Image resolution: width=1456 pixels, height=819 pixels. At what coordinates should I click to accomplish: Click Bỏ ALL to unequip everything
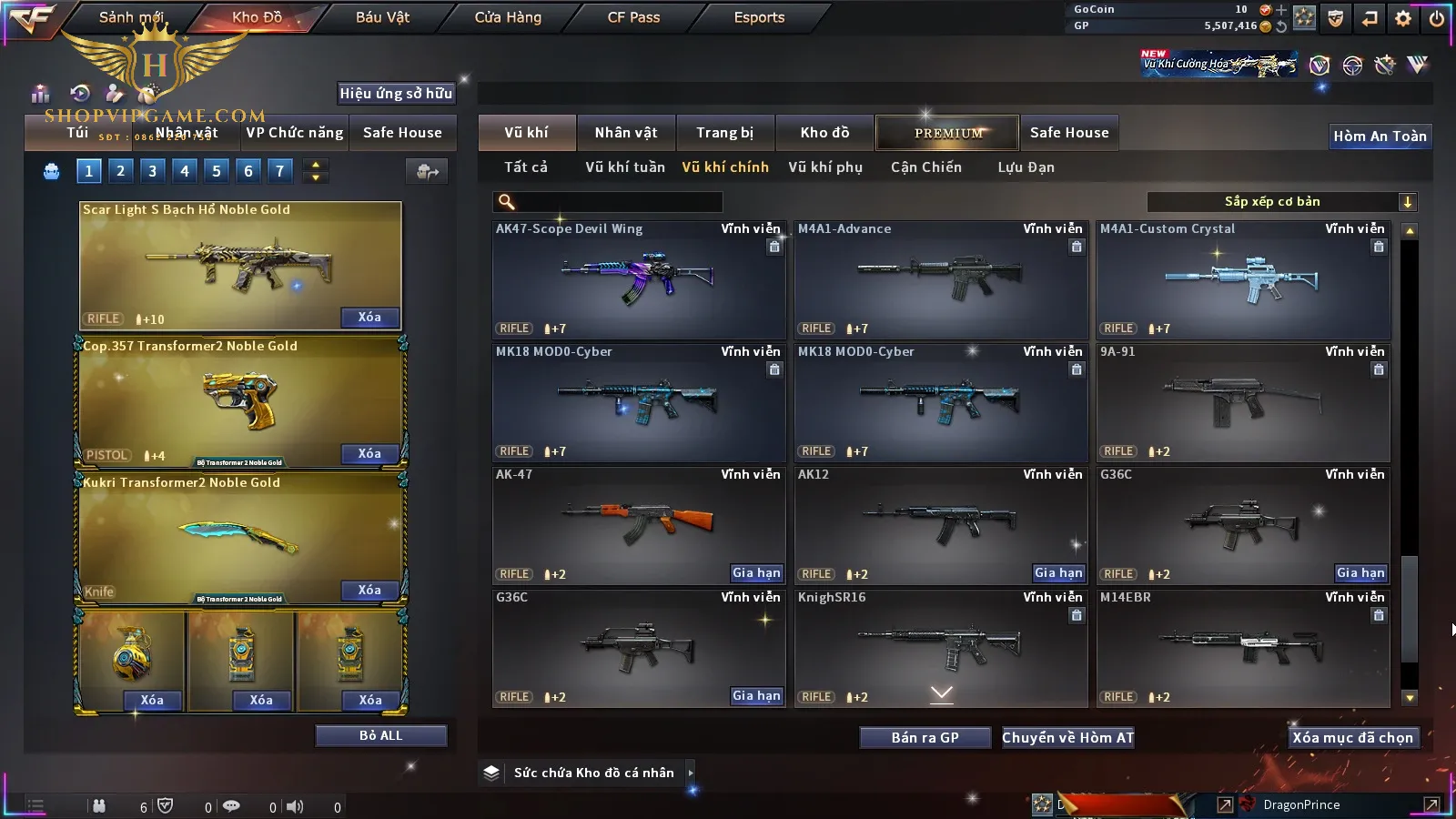(380, 735)
